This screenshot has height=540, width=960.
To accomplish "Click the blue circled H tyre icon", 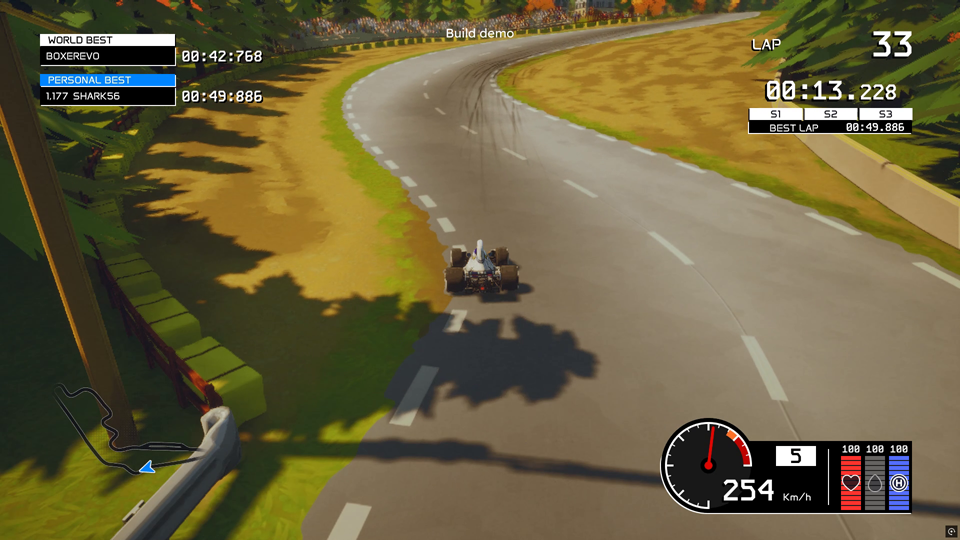I will coord(899,483).
